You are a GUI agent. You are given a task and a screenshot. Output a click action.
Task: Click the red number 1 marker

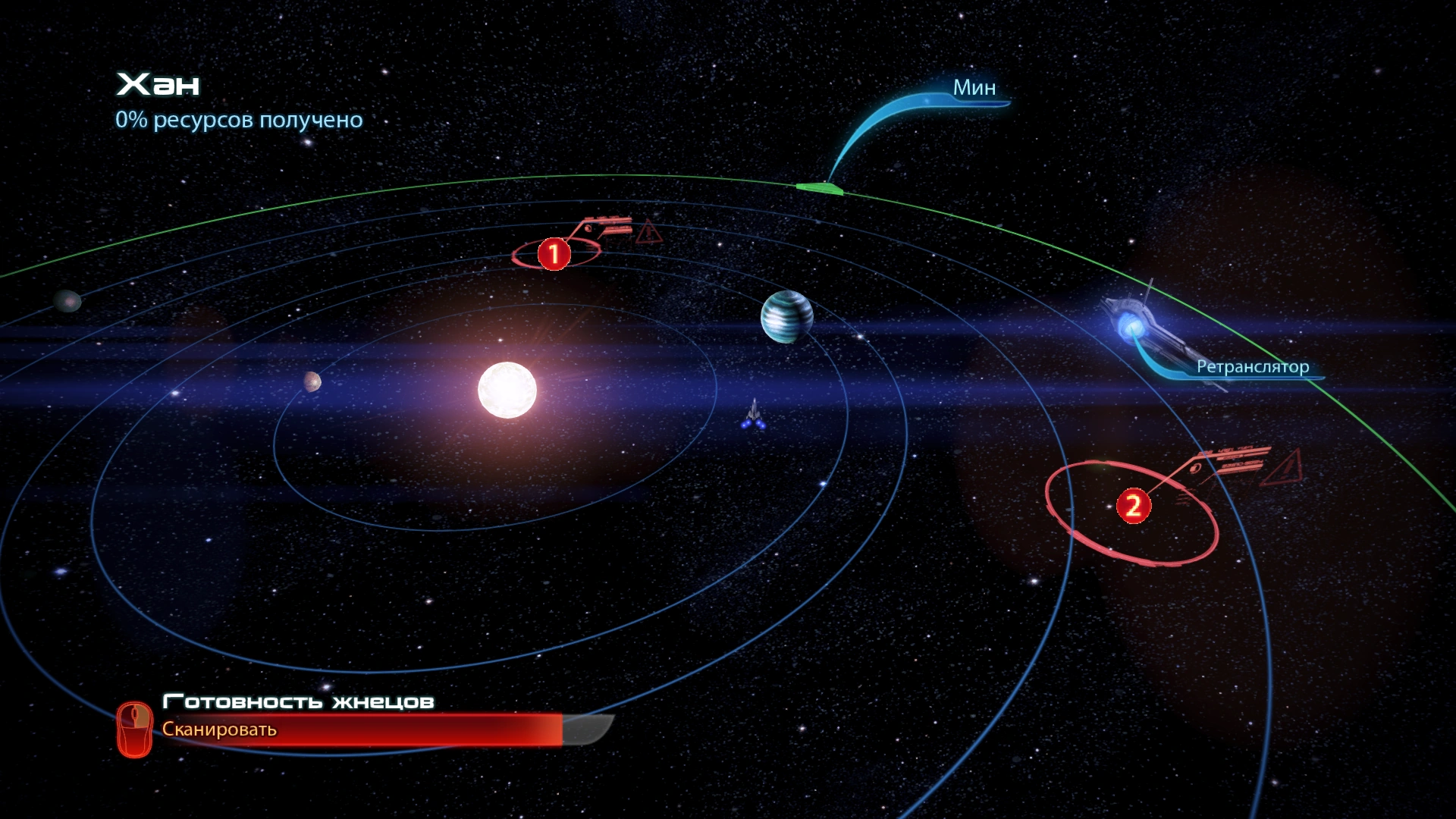(x=554, y=253)
